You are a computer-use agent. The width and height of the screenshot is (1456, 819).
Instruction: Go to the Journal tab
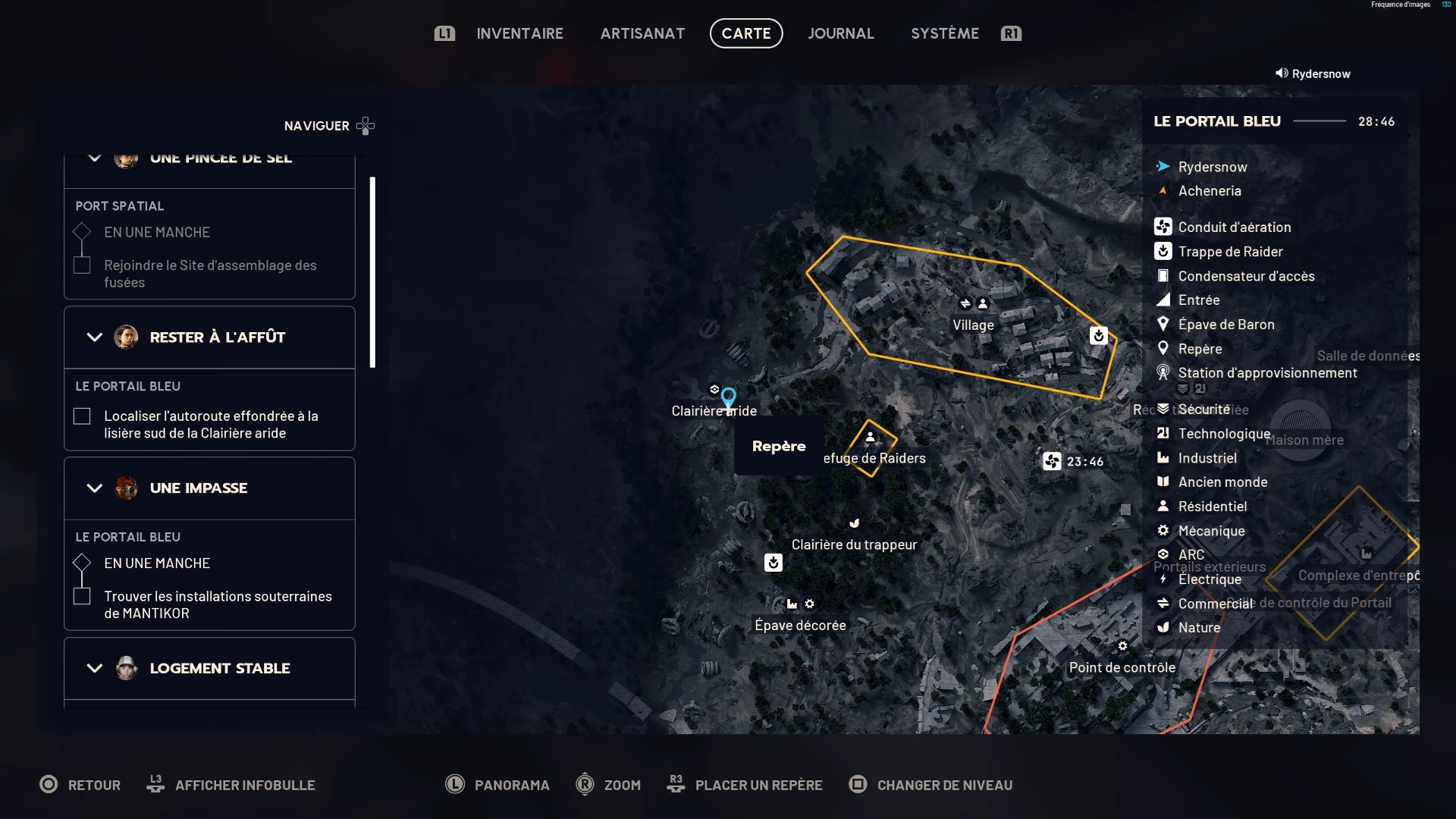(x=840, y=33)
